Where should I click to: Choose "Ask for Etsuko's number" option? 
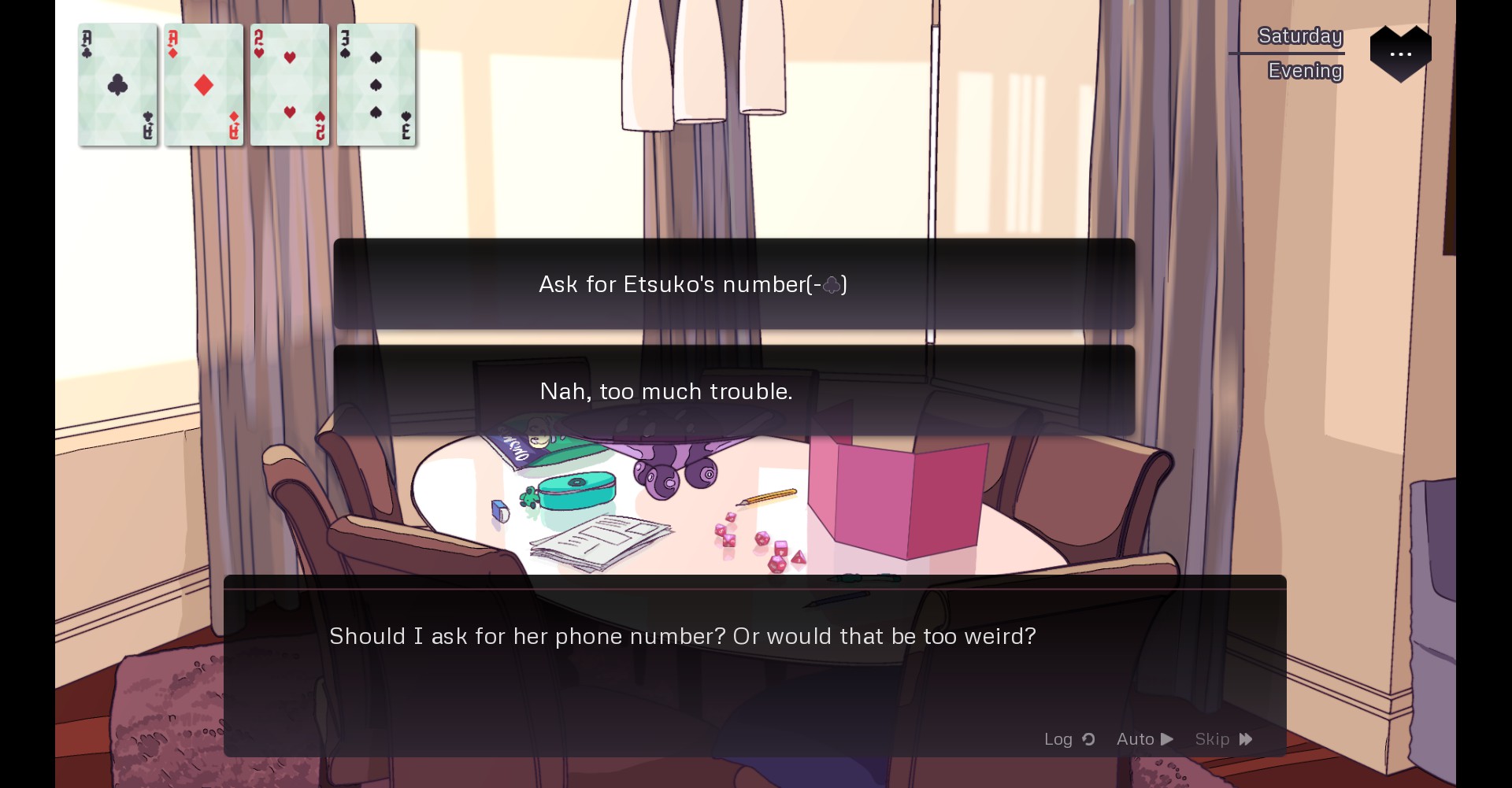click(733, 284)
